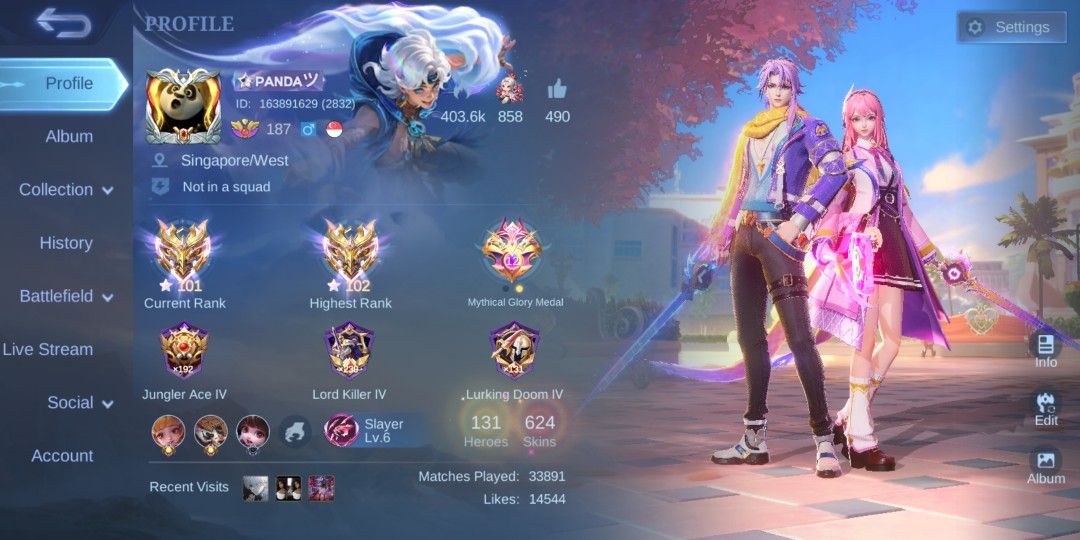
Task: Tap the panda profile avatar
Action: pyautogui.click(x=183, y=105)
